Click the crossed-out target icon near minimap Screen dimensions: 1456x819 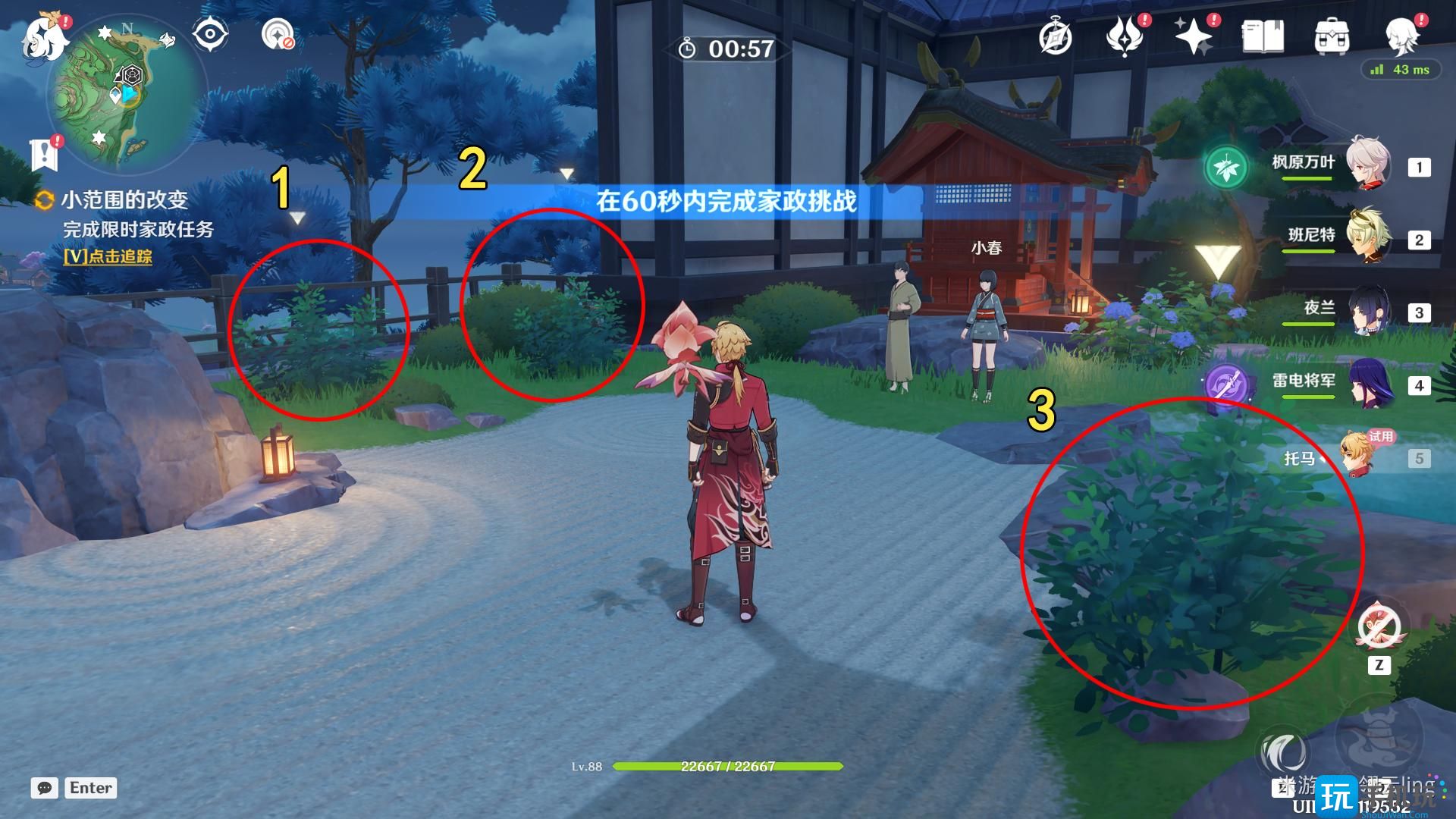click(x=278, y=34)
